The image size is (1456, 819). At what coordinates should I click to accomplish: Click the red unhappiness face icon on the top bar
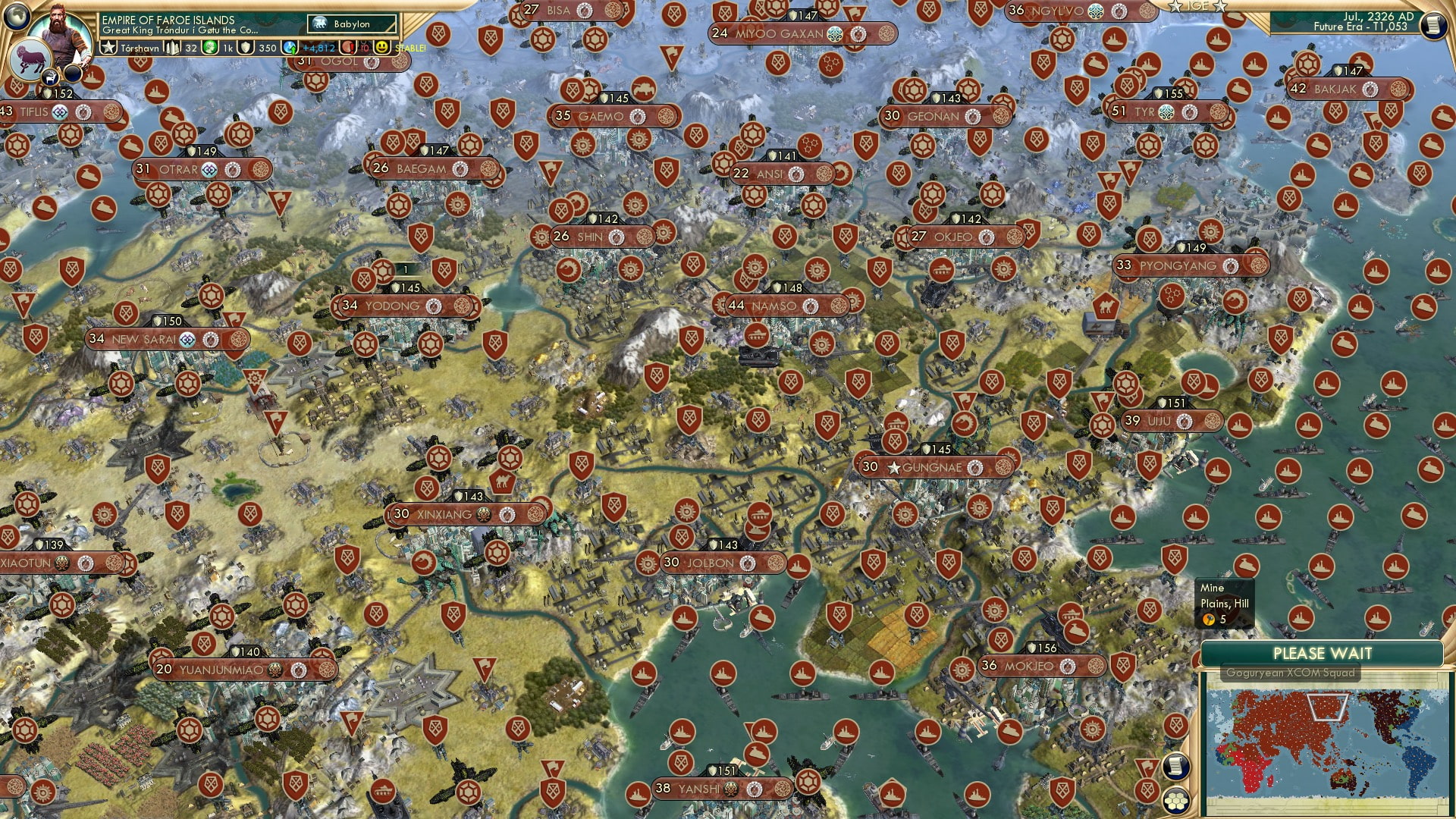[x=346, y=45]
